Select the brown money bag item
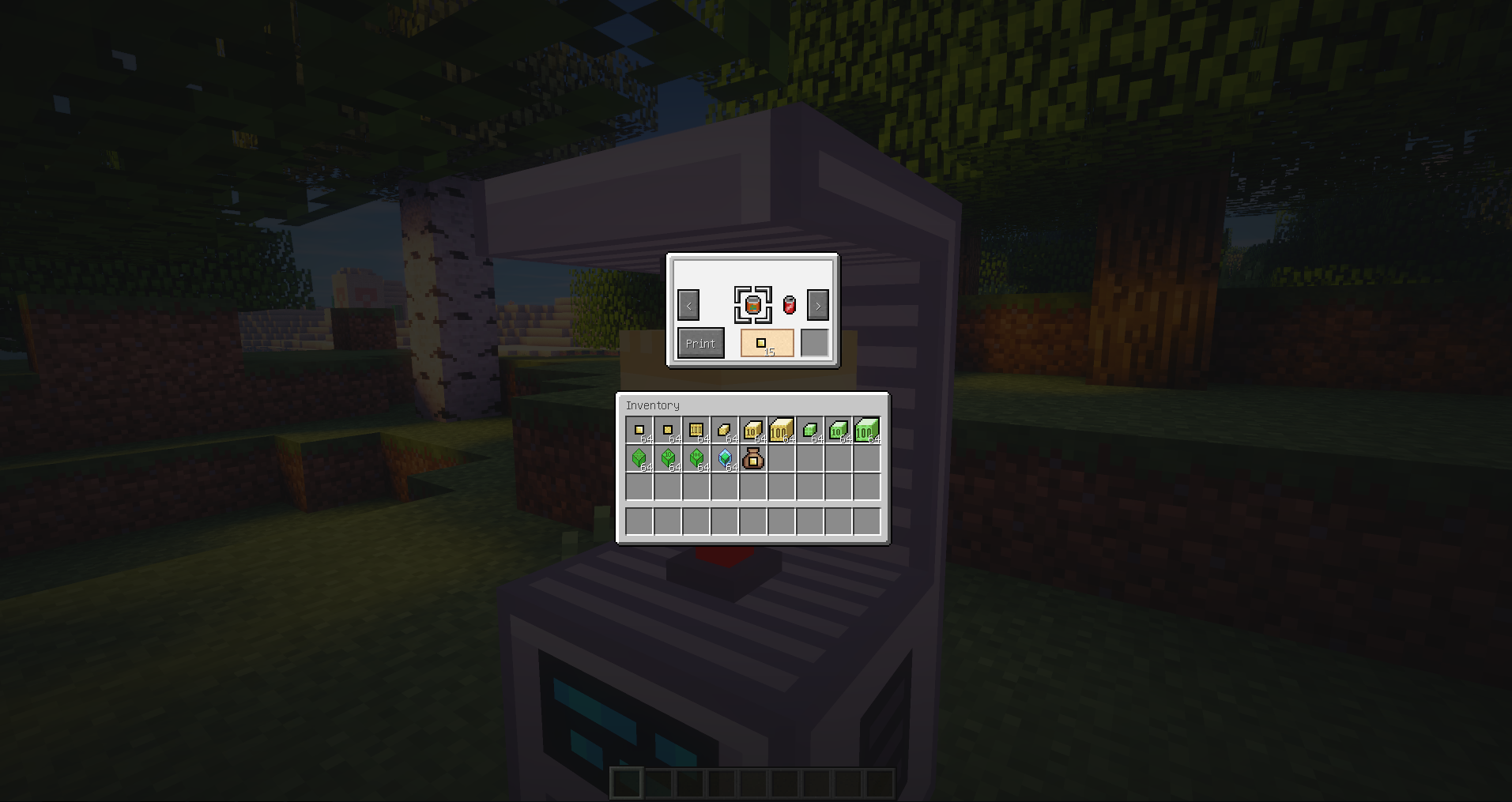 (753, 459)
